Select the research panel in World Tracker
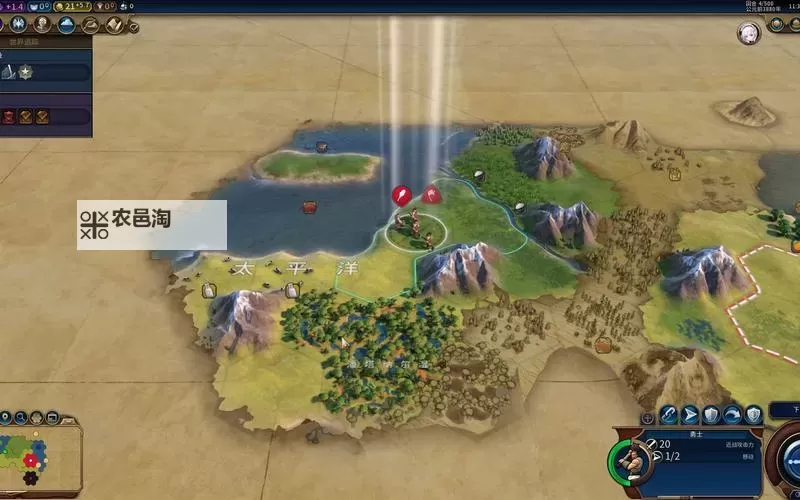The image size is (800, 500). coord(45,71)
